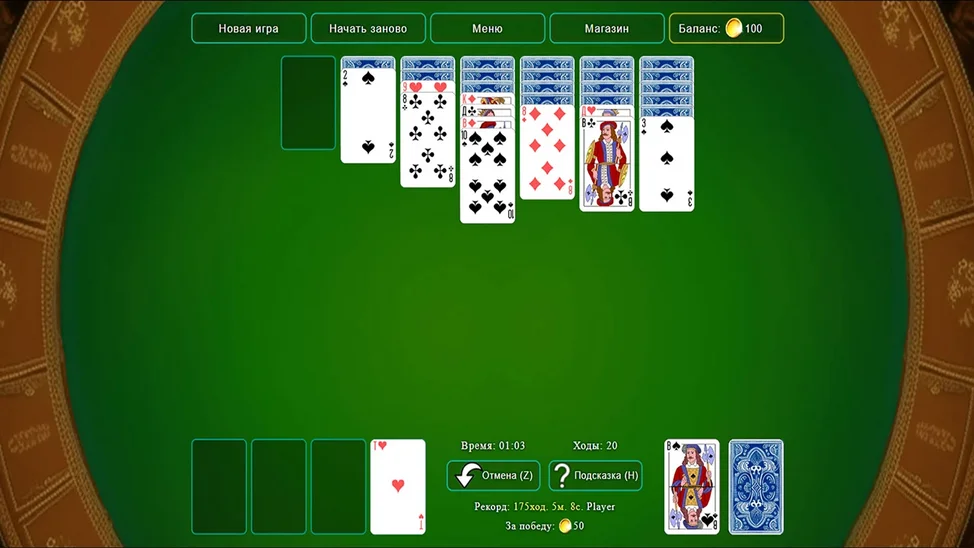Click the Баланс coin balance box
Screen dimensions: 974x548
pos(726,28)
